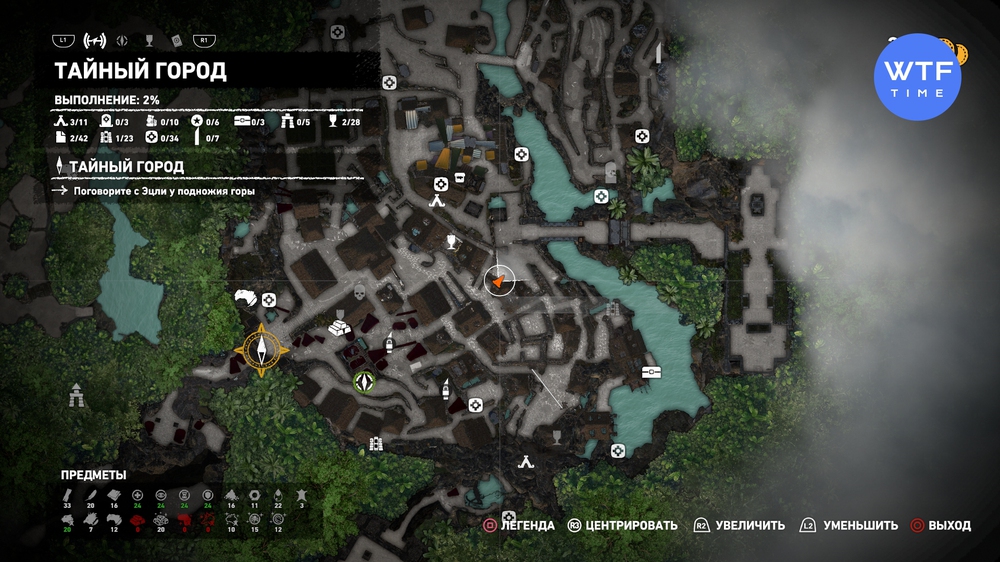Open the card-shaped tab
The height and width of the screenshot is (562, 1000).
click(x=175, y=41)
